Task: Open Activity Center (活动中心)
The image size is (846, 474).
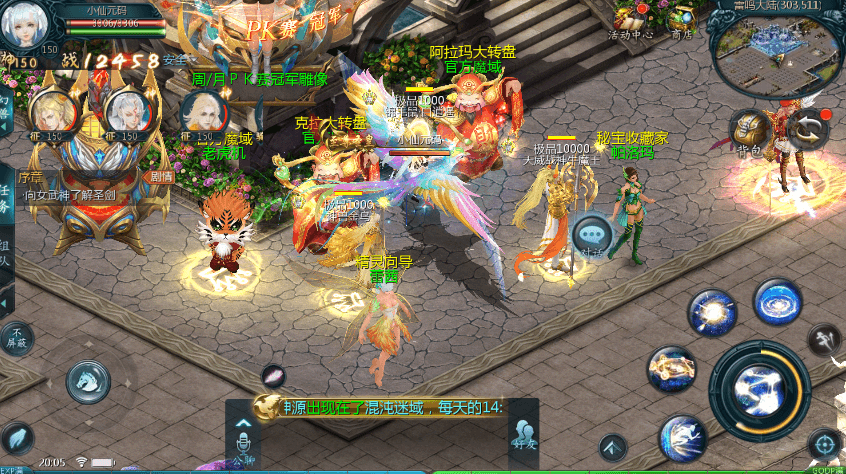Action: (631, 19)
